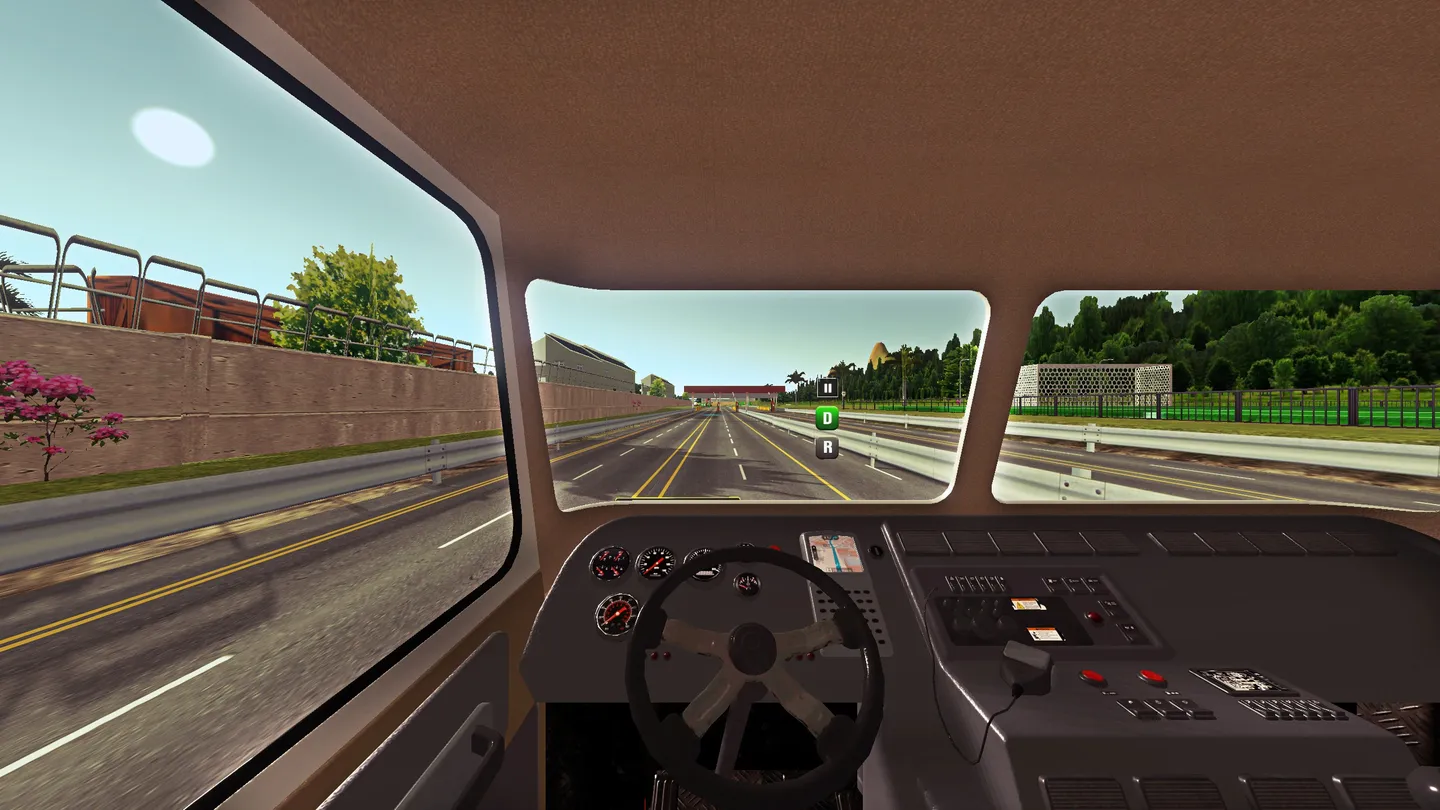Image resolution: width=1440 pixels, height=810 pixels.
Task: Engage Drive with the green D button
Action: click(x=826, y=417)
